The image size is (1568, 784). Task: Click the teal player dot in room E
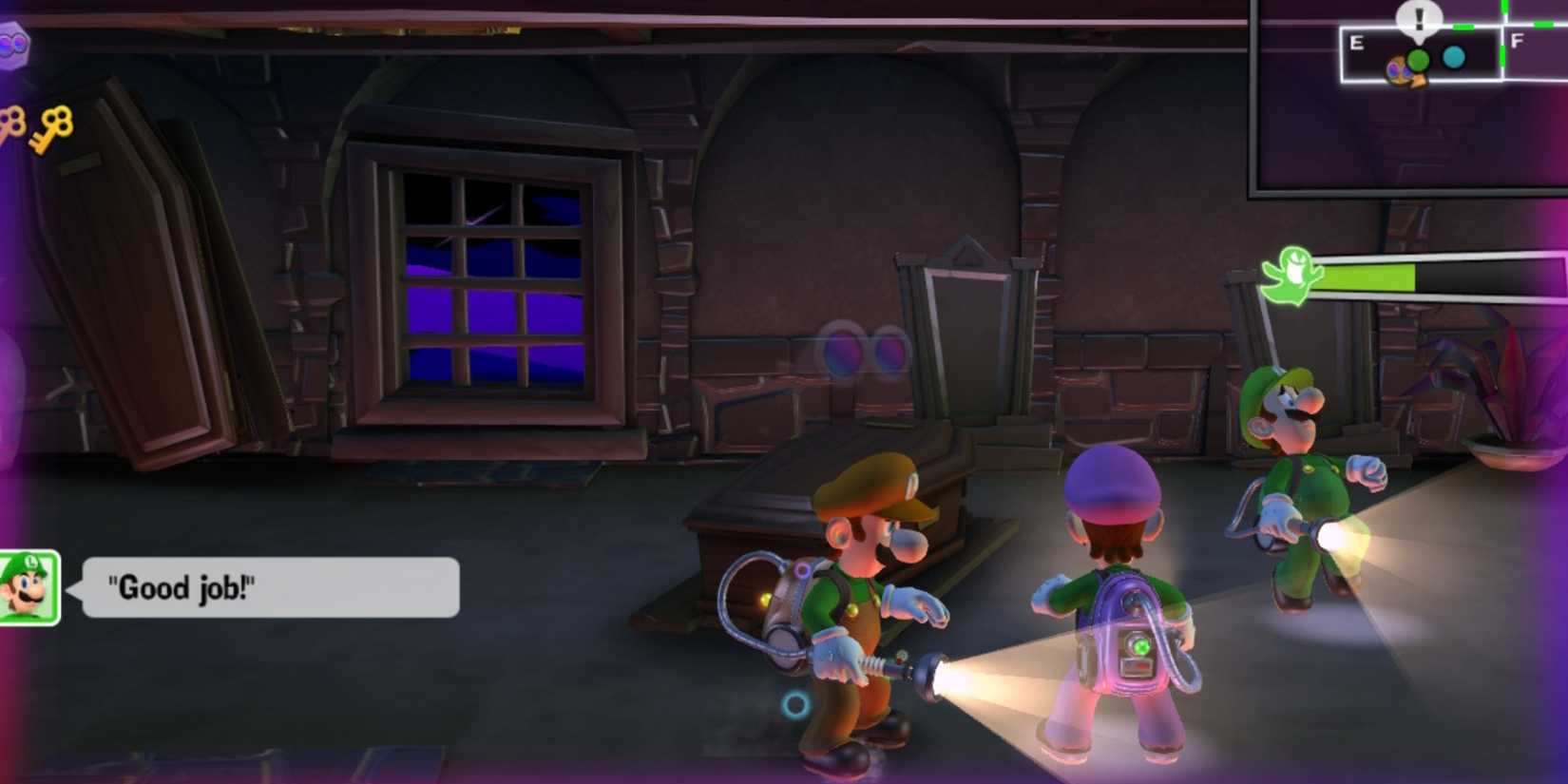[1454, 57]
